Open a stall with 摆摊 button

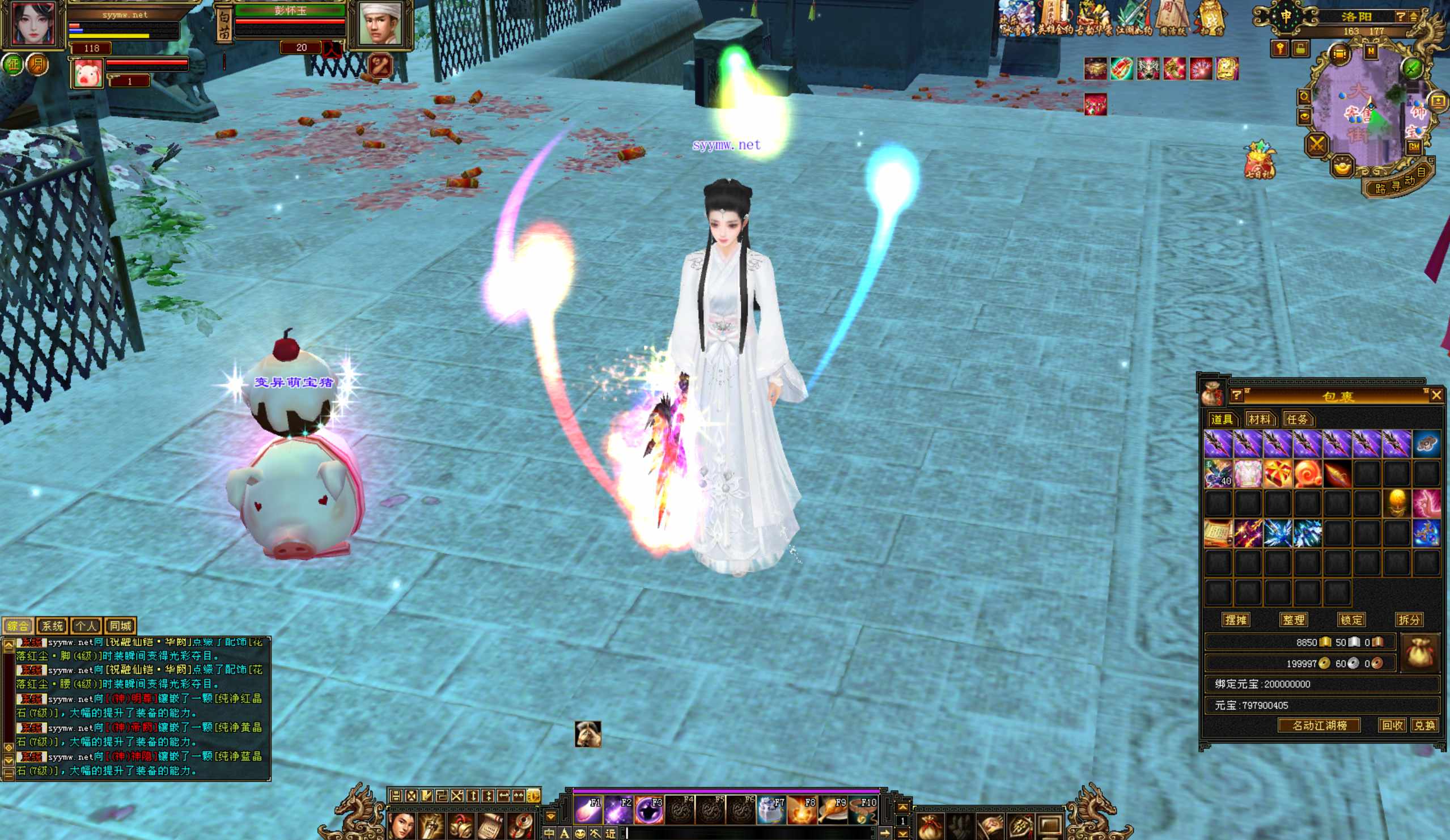[x=1235, y=620]
